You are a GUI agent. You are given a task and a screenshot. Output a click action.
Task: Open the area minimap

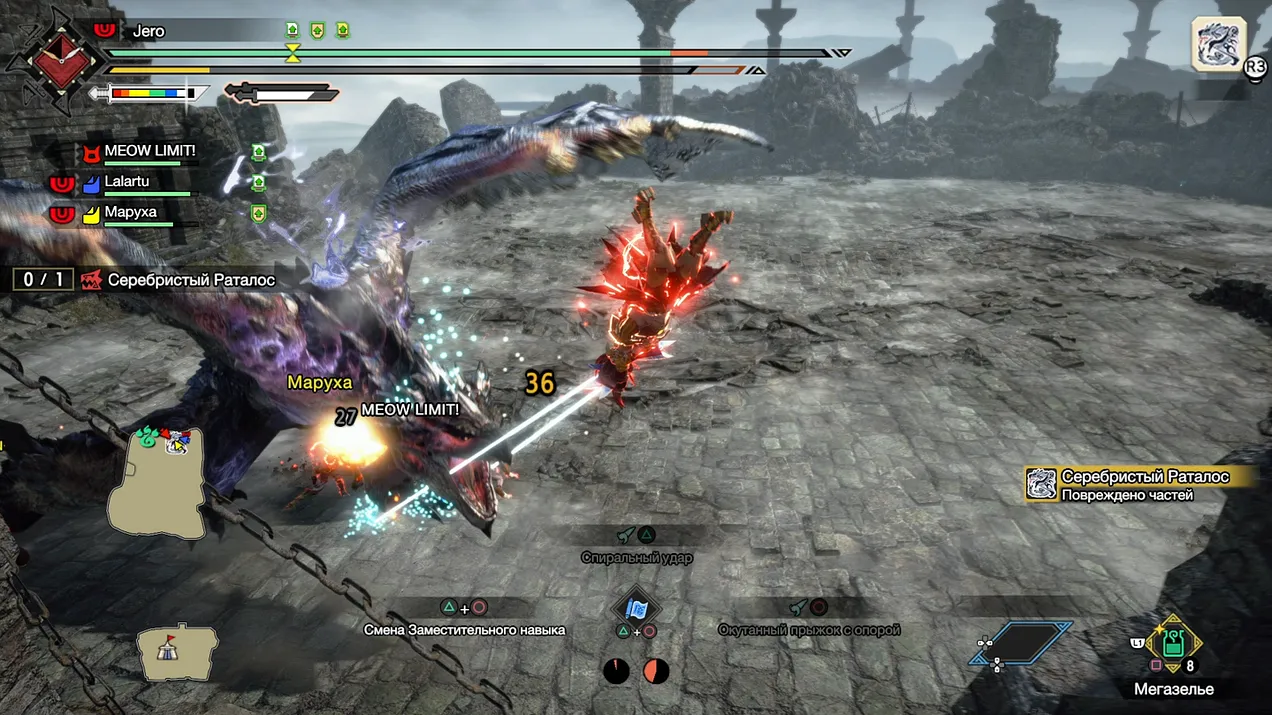(x=157, y=483)
